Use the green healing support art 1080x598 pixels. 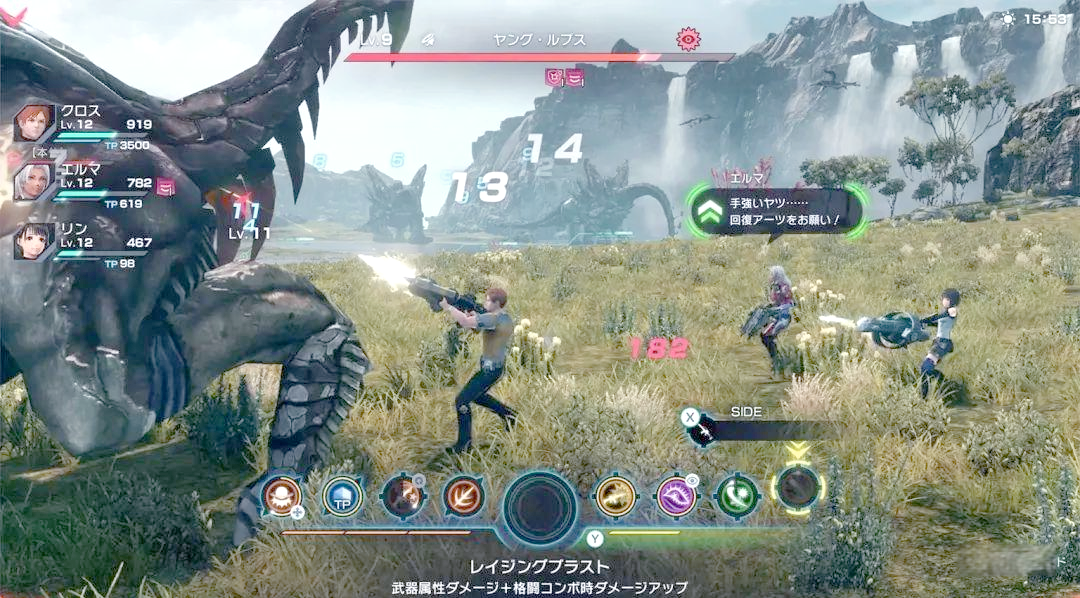(736, 495)
